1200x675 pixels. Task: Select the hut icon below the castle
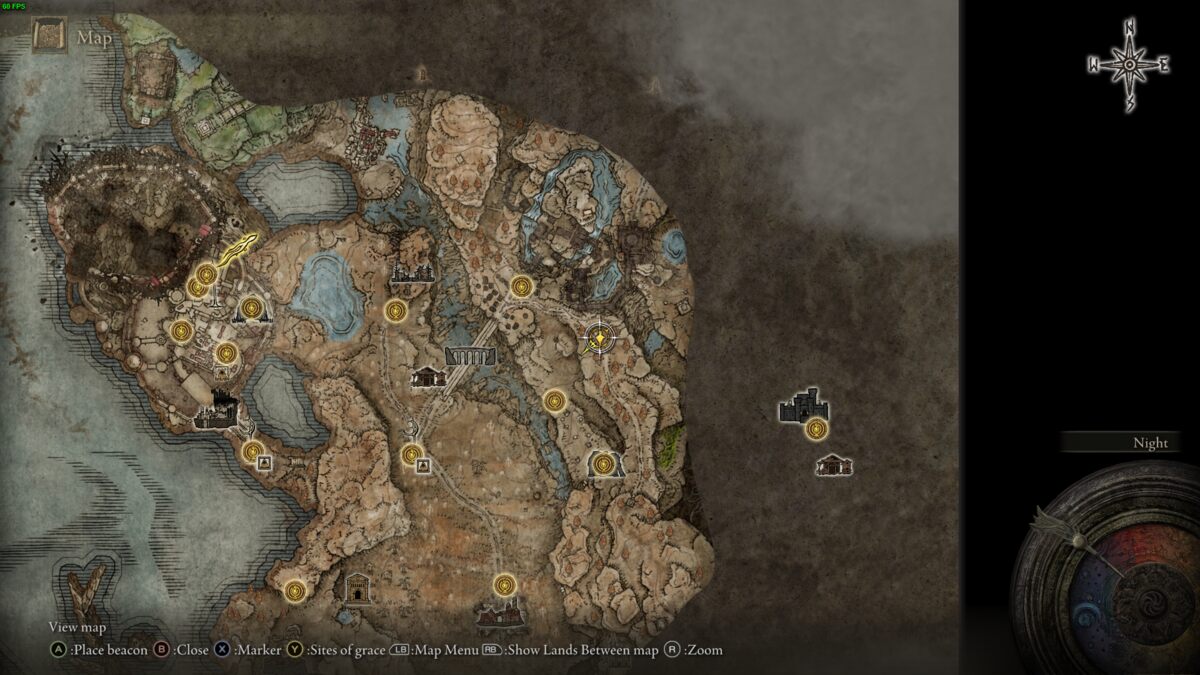[x=833, y=465]
